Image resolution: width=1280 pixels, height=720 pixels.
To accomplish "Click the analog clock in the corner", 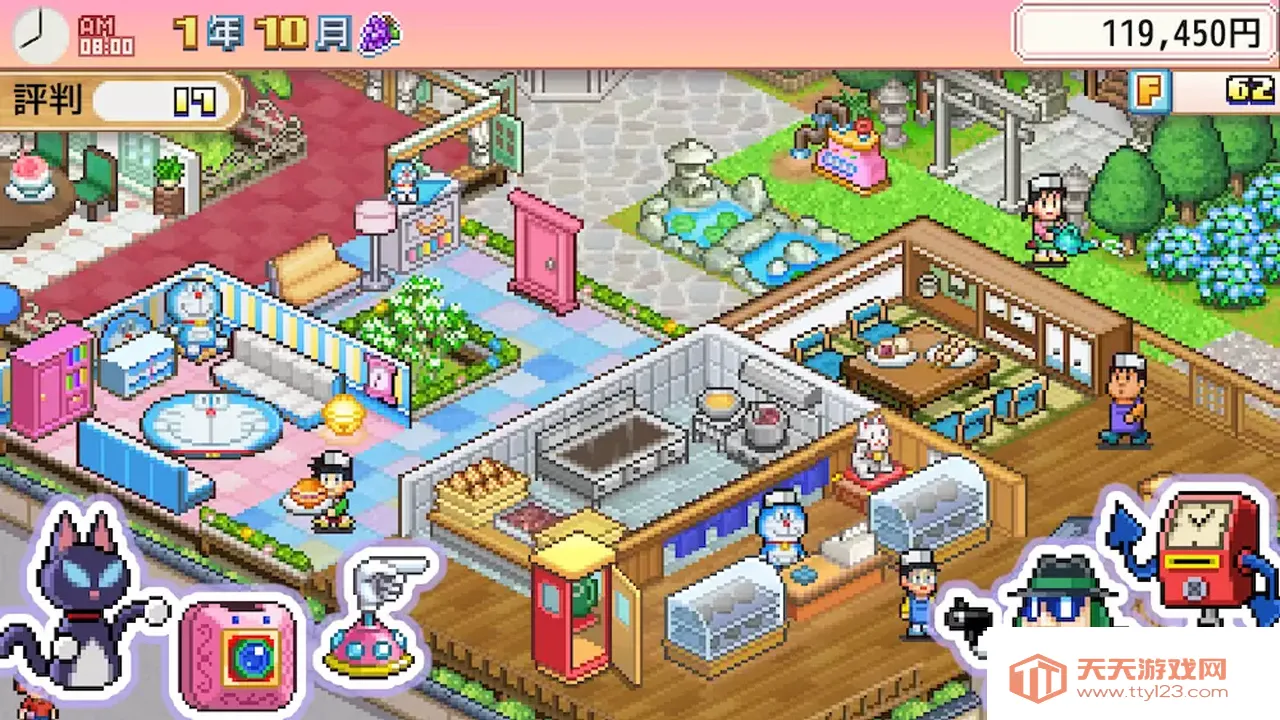I will [40, 36].
